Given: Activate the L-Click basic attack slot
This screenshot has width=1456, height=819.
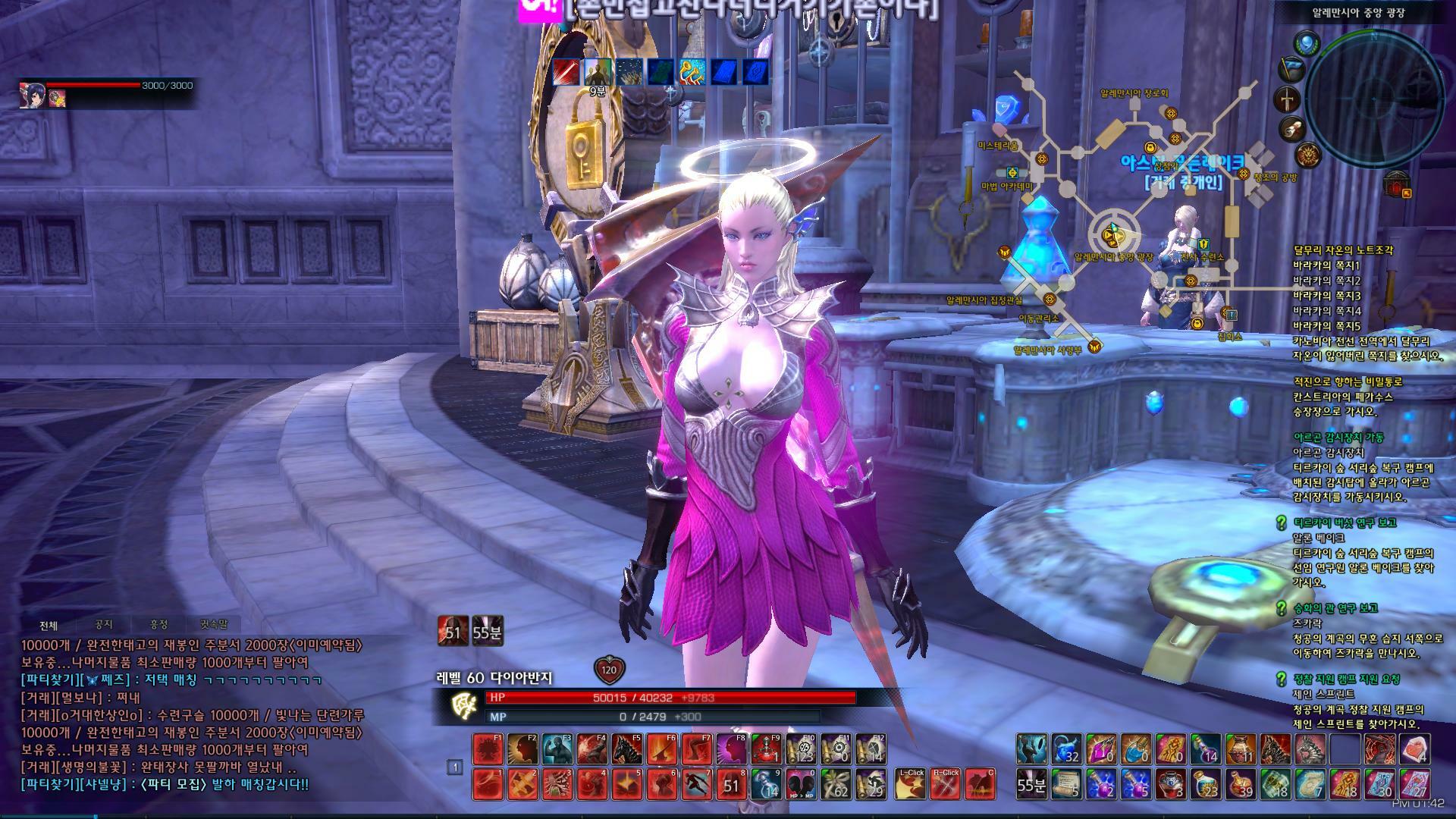Looking at the screenshot, I should [x=911, y=784].
